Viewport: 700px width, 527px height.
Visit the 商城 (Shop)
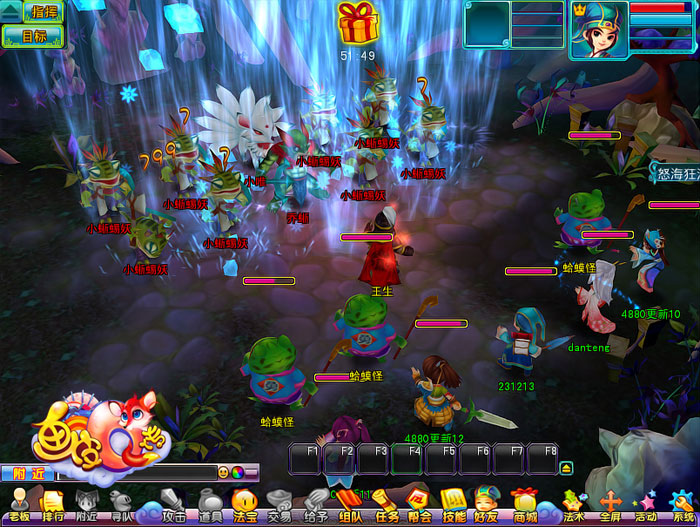pos(524,504)
